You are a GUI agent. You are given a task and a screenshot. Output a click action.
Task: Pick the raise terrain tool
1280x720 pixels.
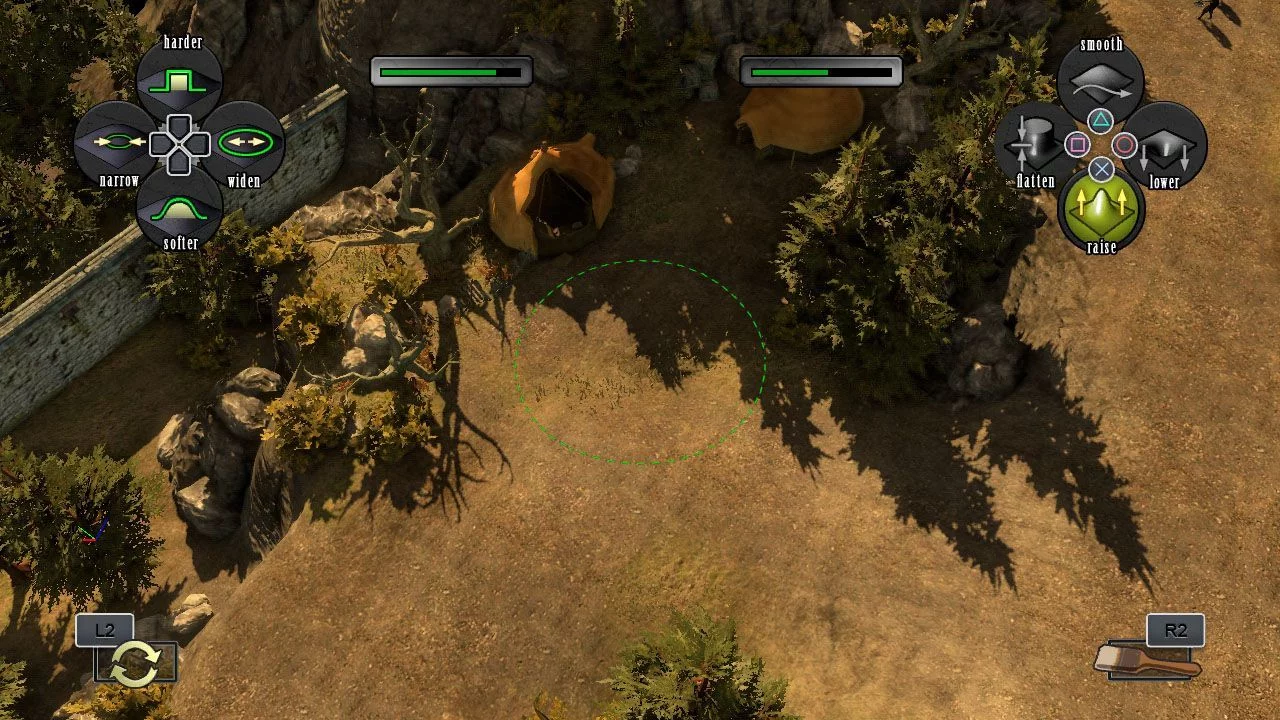1101,206
